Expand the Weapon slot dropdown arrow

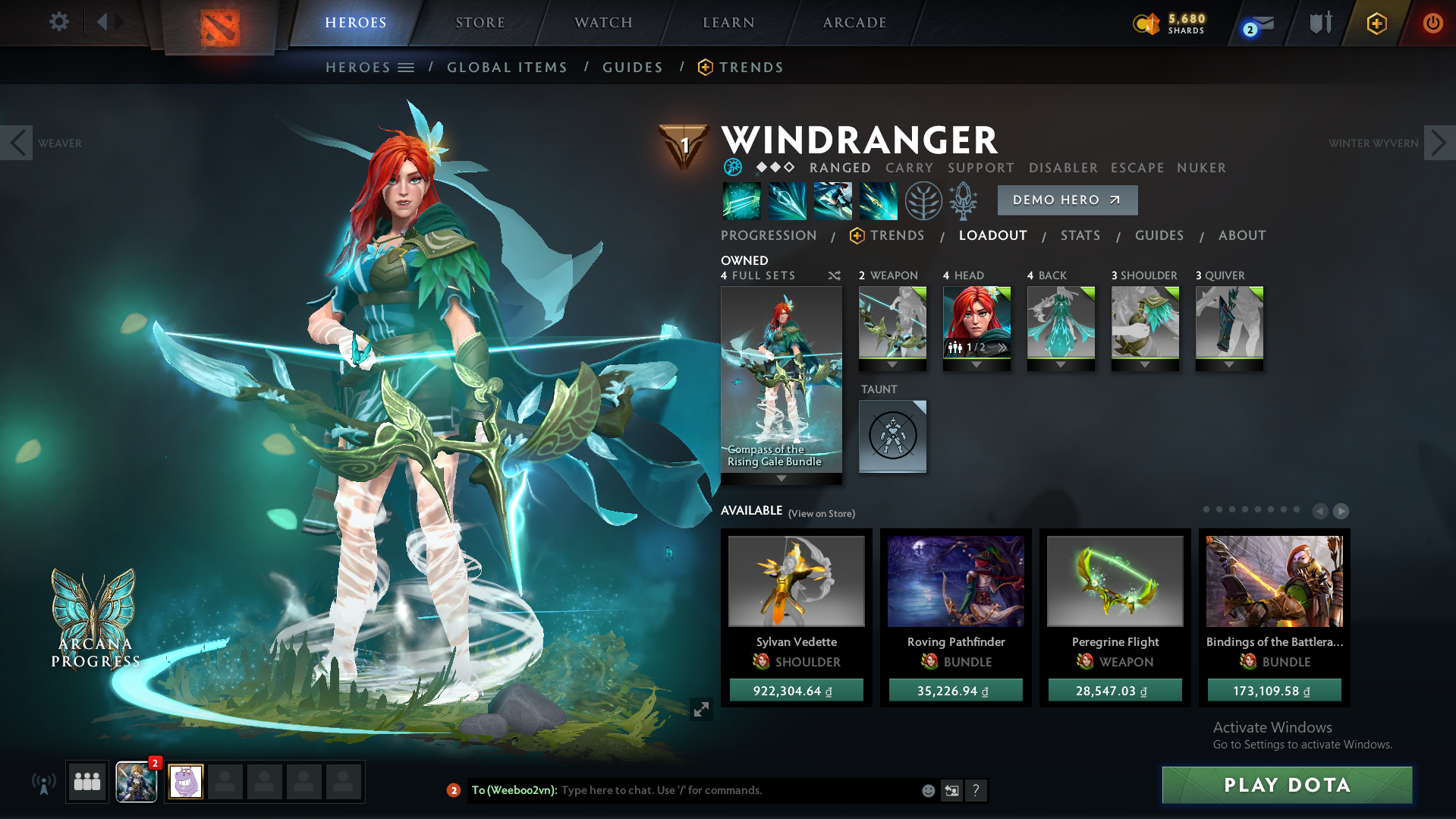click(x=892, y=364)
